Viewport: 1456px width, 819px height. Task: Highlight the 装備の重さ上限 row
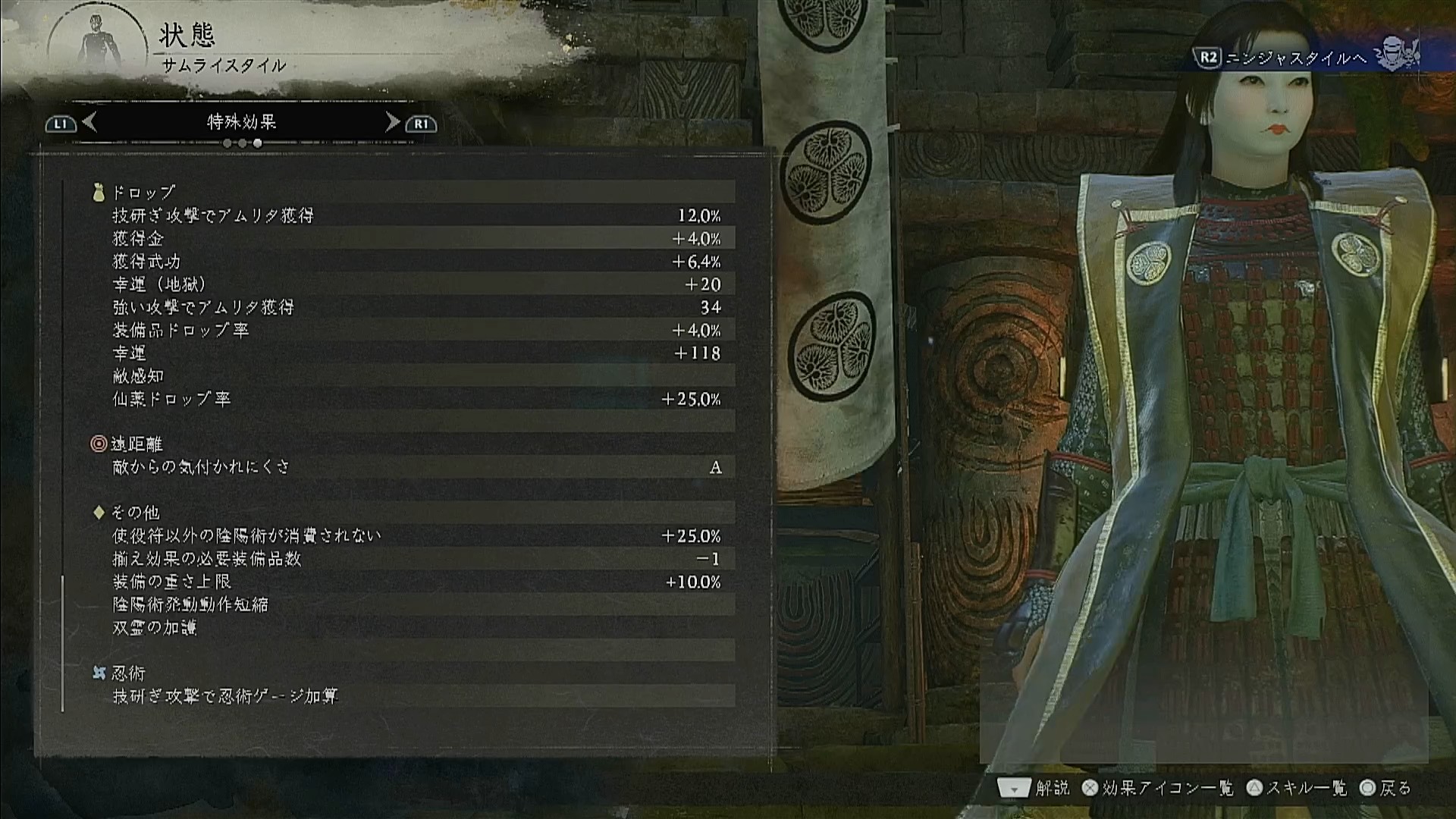tap(416, 582)
